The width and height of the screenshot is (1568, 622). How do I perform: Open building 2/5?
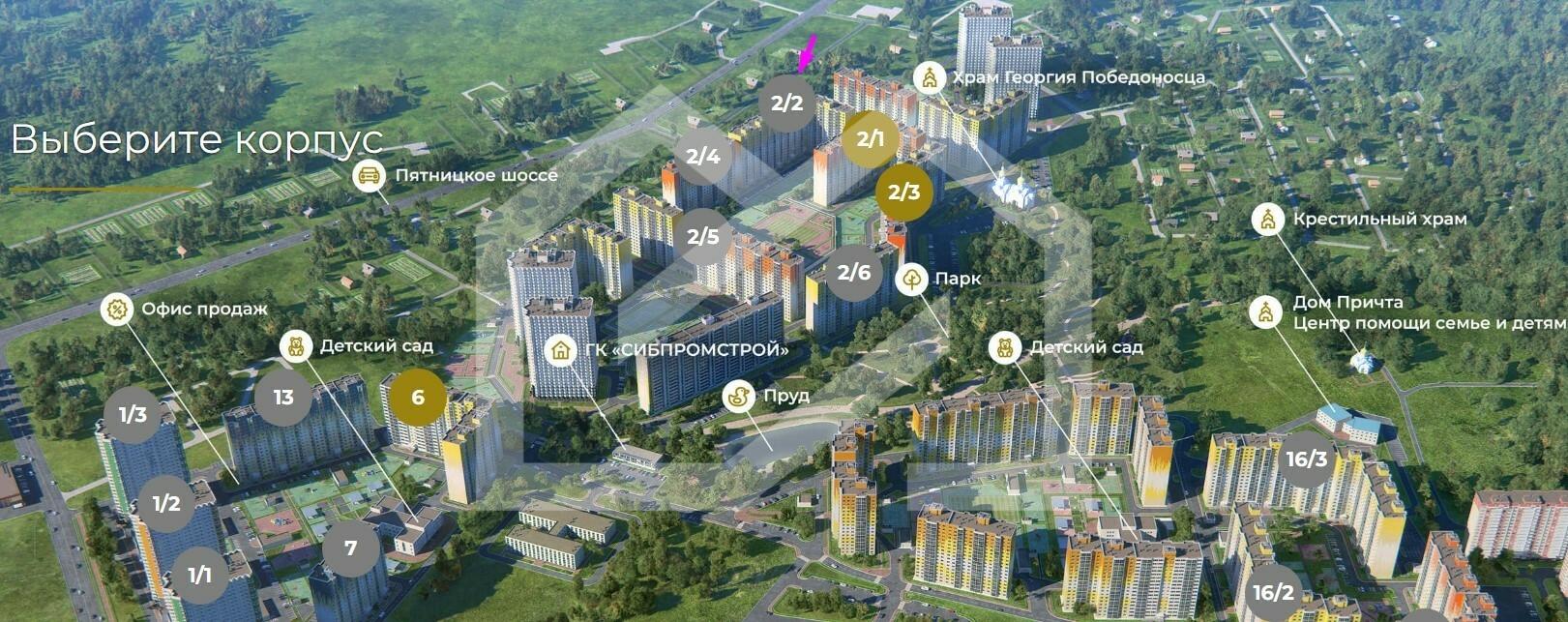click(x=703, y=236)
